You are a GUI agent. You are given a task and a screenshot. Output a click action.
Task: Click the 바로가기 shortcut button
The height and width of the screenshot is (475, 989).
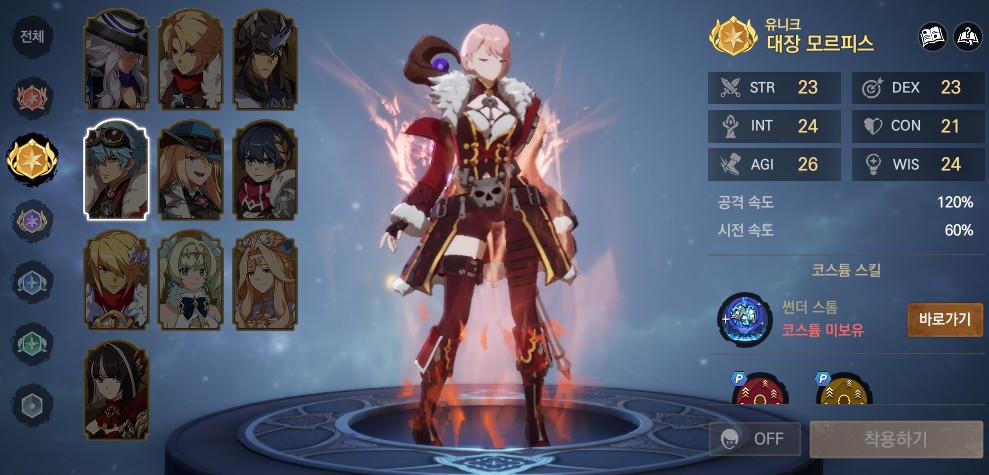click(944, 320)
